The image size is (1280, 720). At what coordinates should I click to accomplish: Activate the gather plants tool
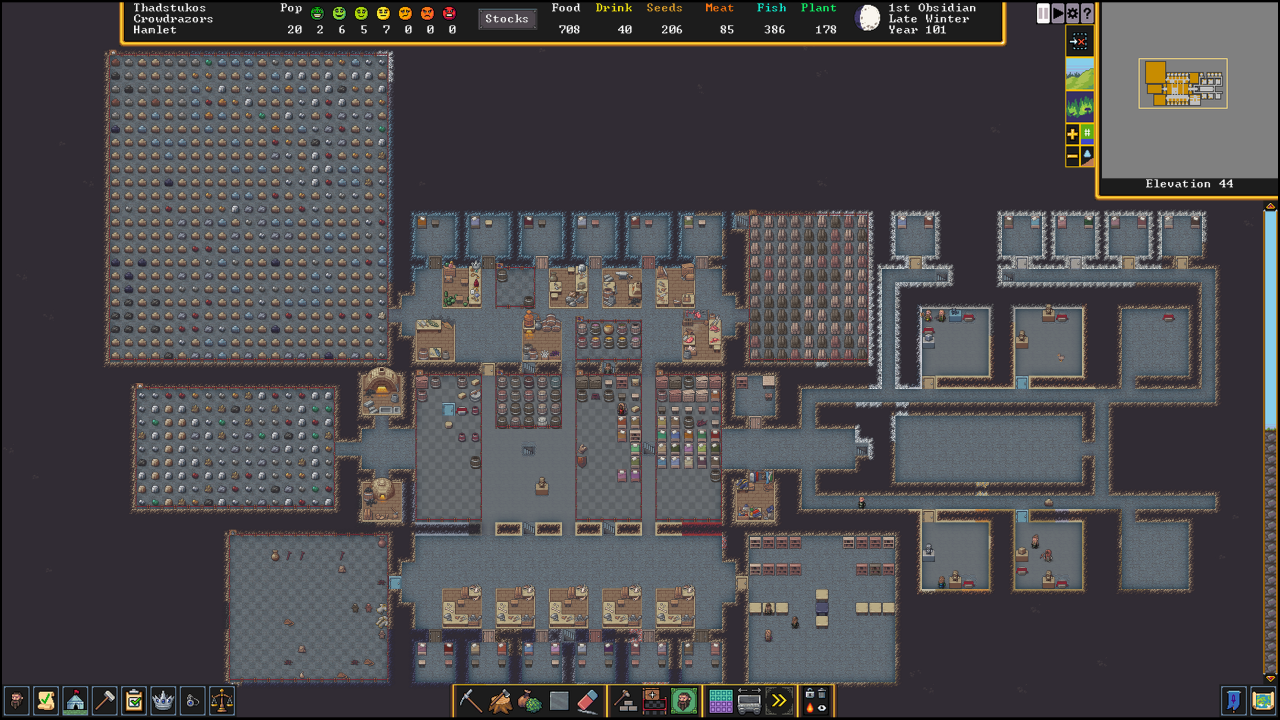[529, 700]
